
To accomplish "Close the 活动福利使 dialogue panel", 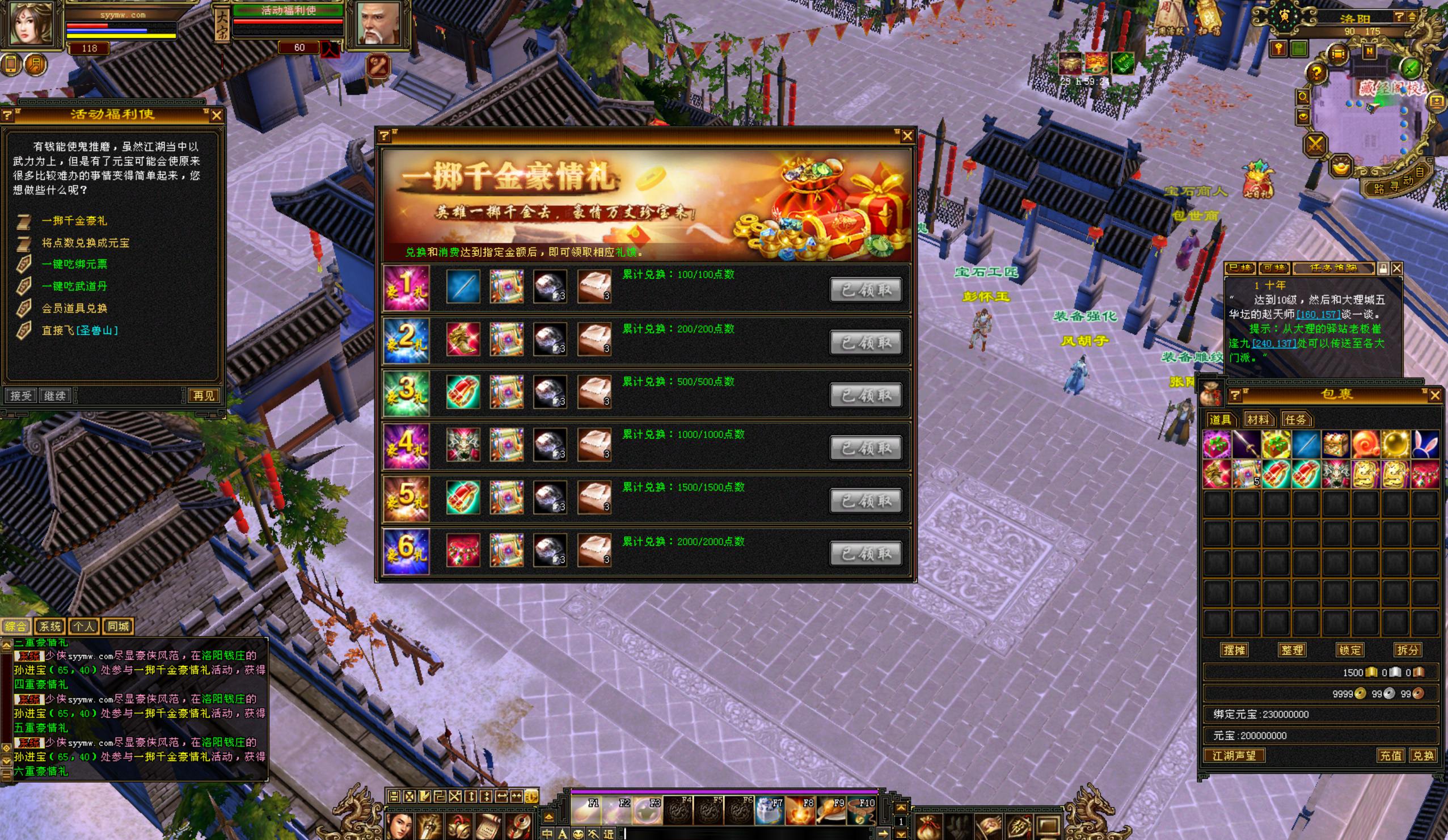I will click(216, 116).
